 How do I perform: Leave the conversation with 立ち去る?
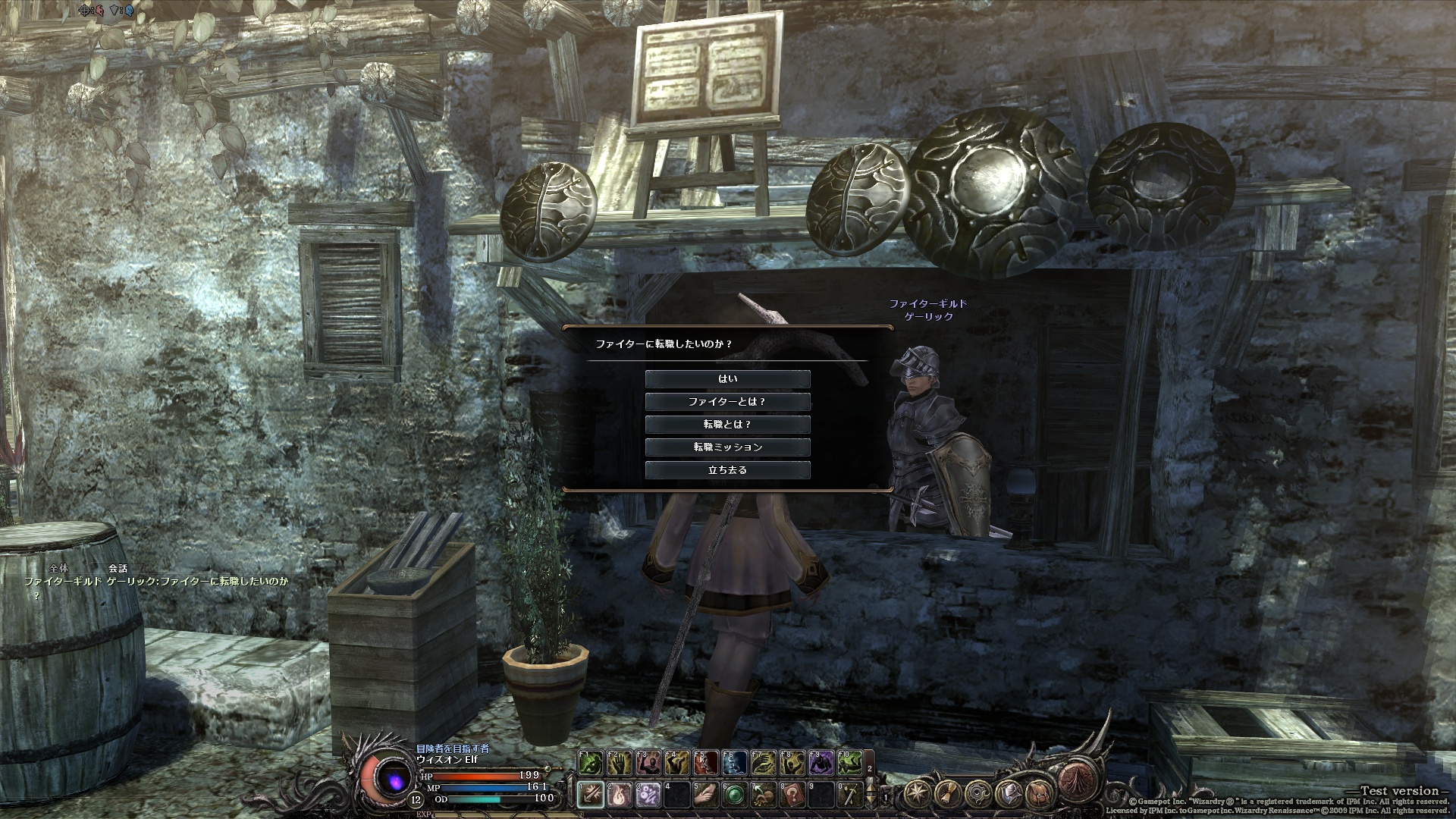coord(727,469)
